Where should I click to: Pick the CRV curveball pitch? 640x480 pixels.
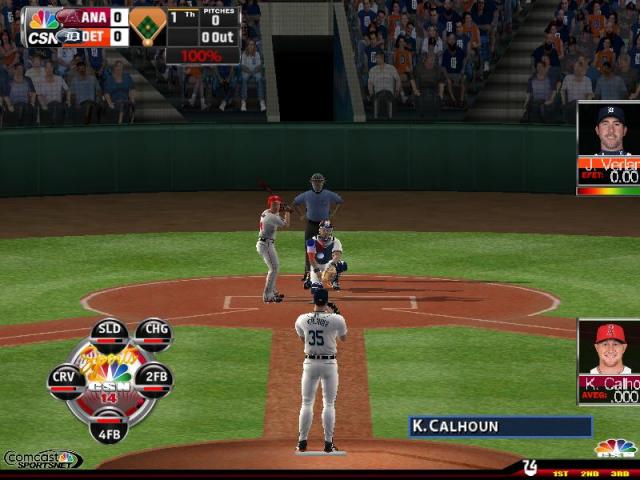click(65, 379)
